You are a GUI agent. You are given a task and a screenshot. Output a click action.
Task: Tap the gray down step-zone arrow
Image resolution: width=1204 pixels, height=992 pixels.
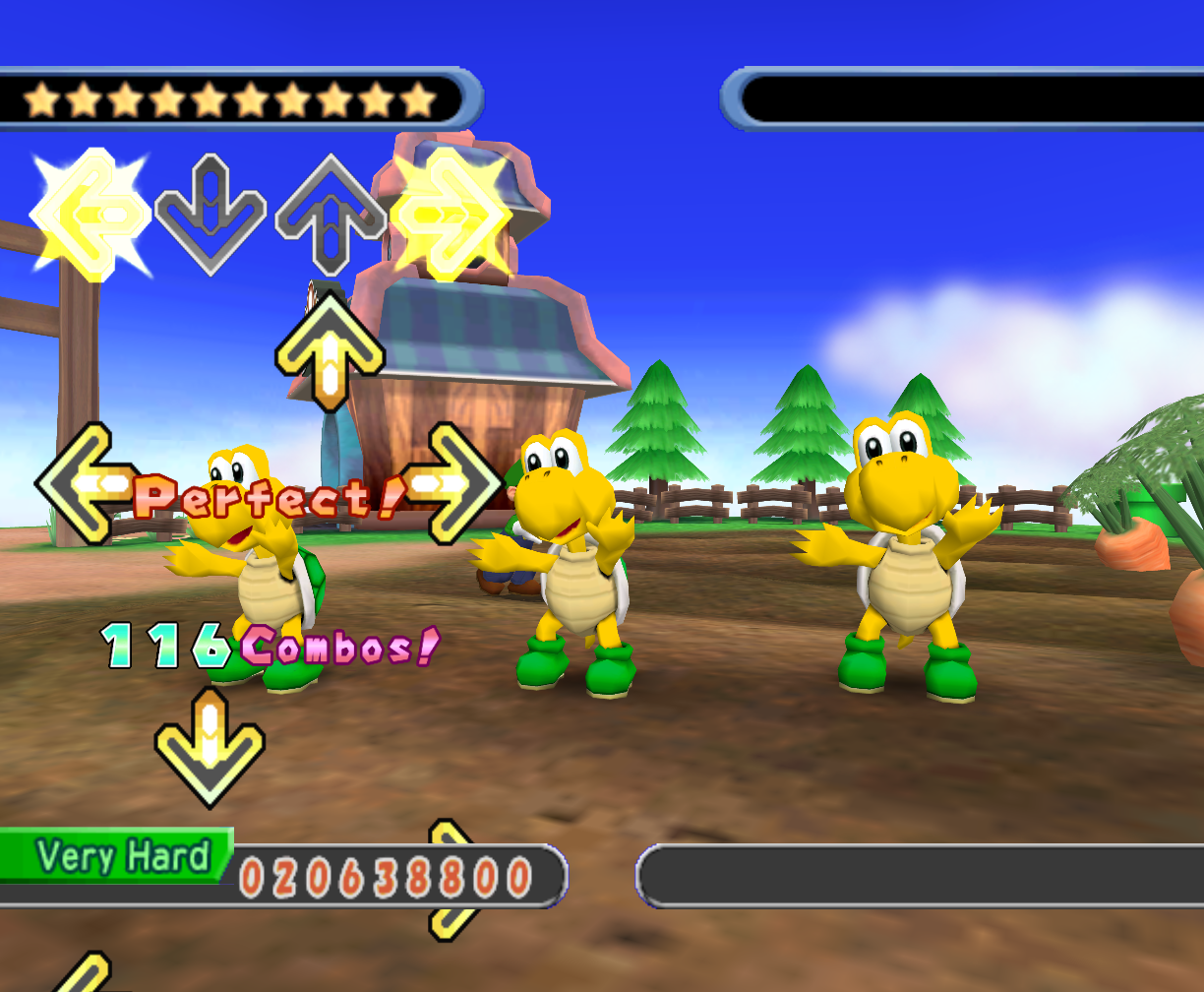211,215
